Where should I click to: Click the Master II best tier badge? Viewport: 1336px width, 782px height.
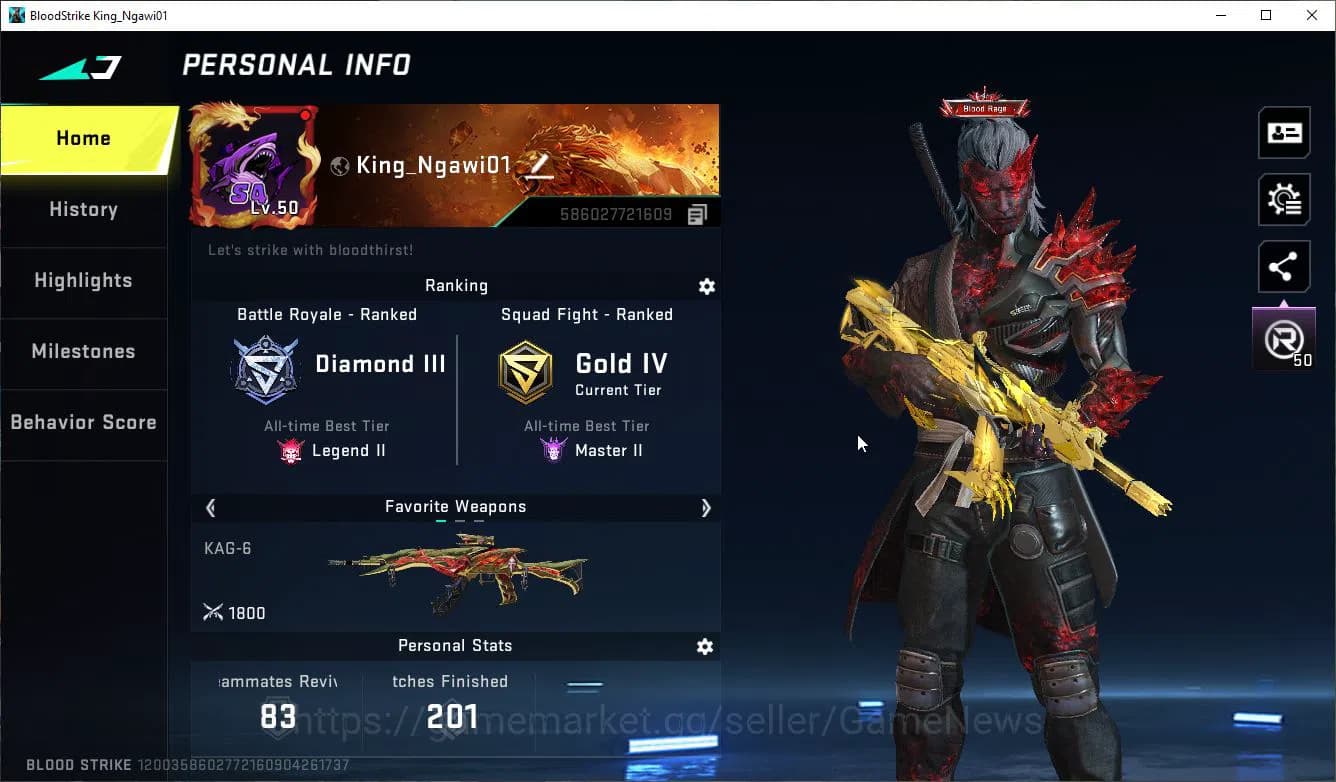553,450
